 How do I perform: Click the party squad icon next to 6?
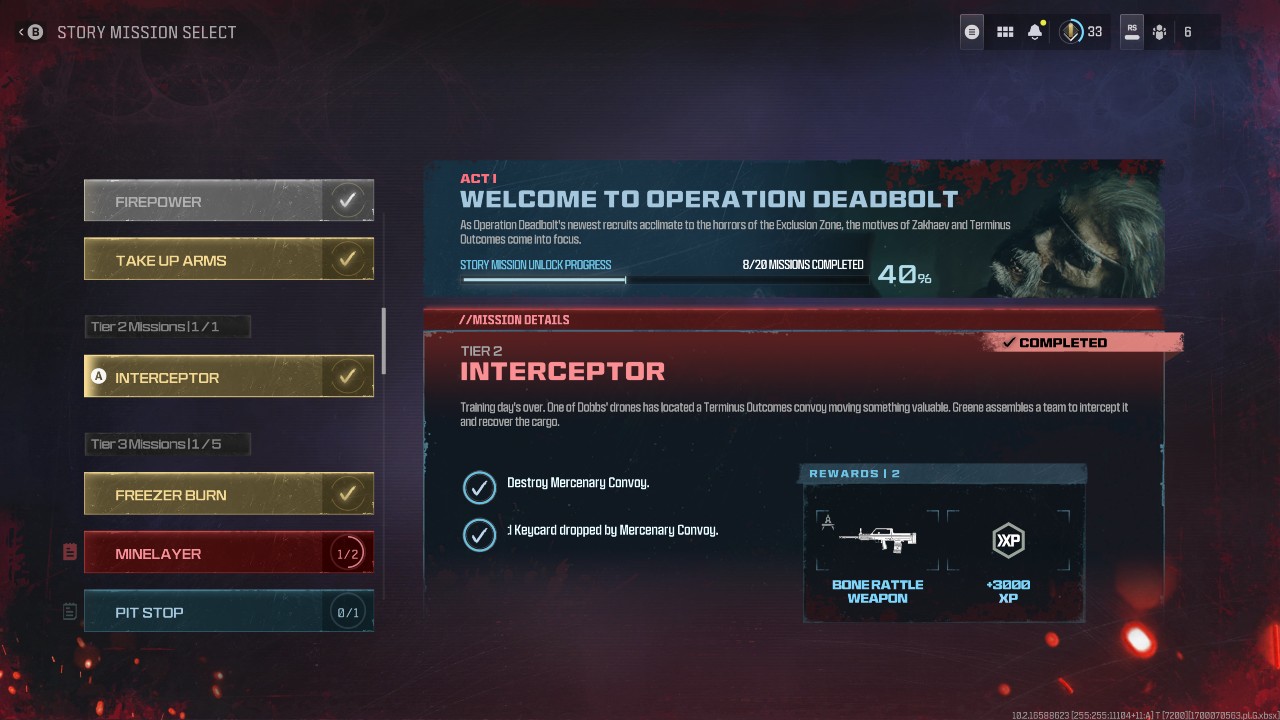click(x=1159, y=31)
